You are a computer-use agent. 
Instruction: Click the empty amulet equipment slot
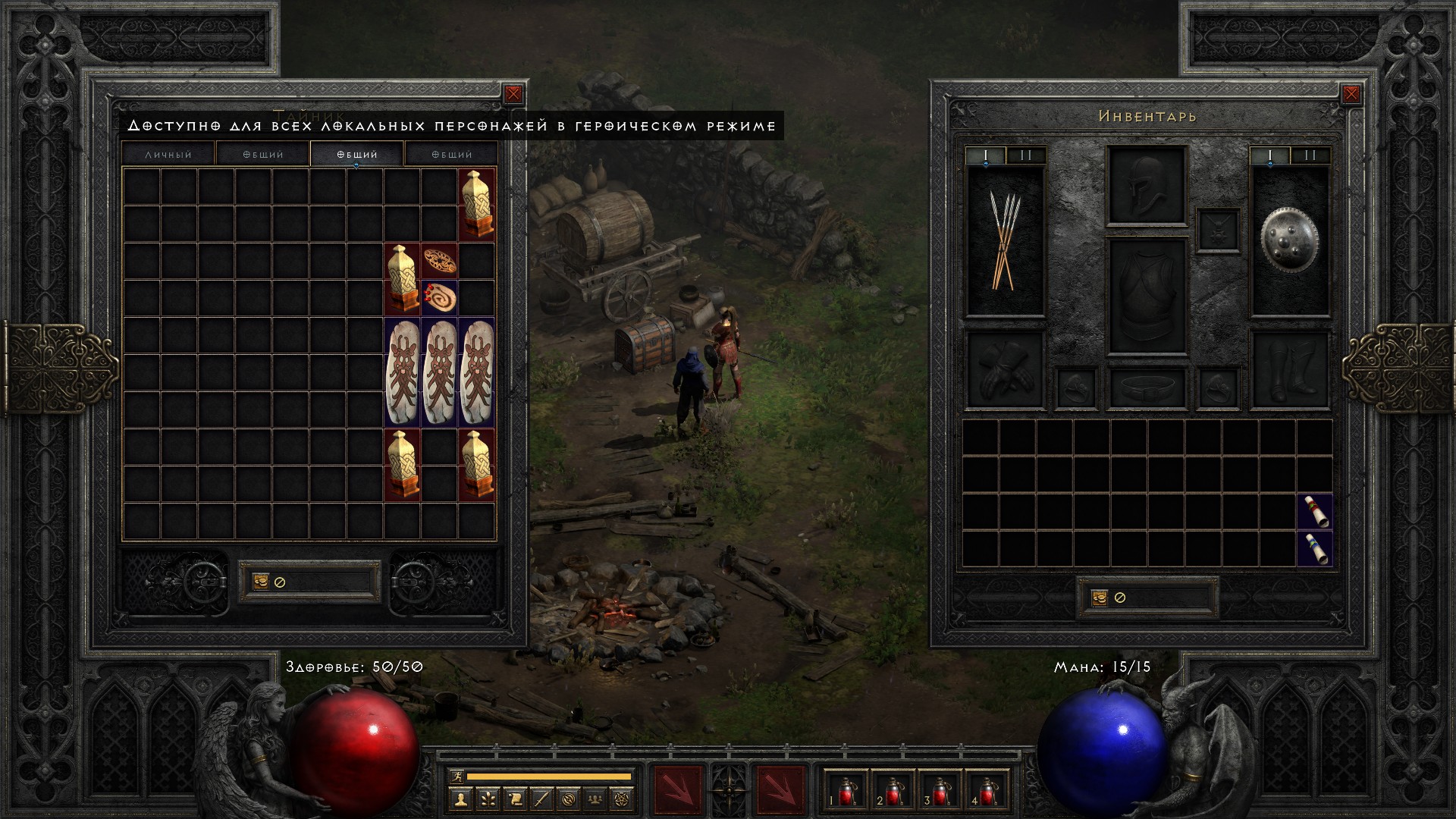(1218, 231)
